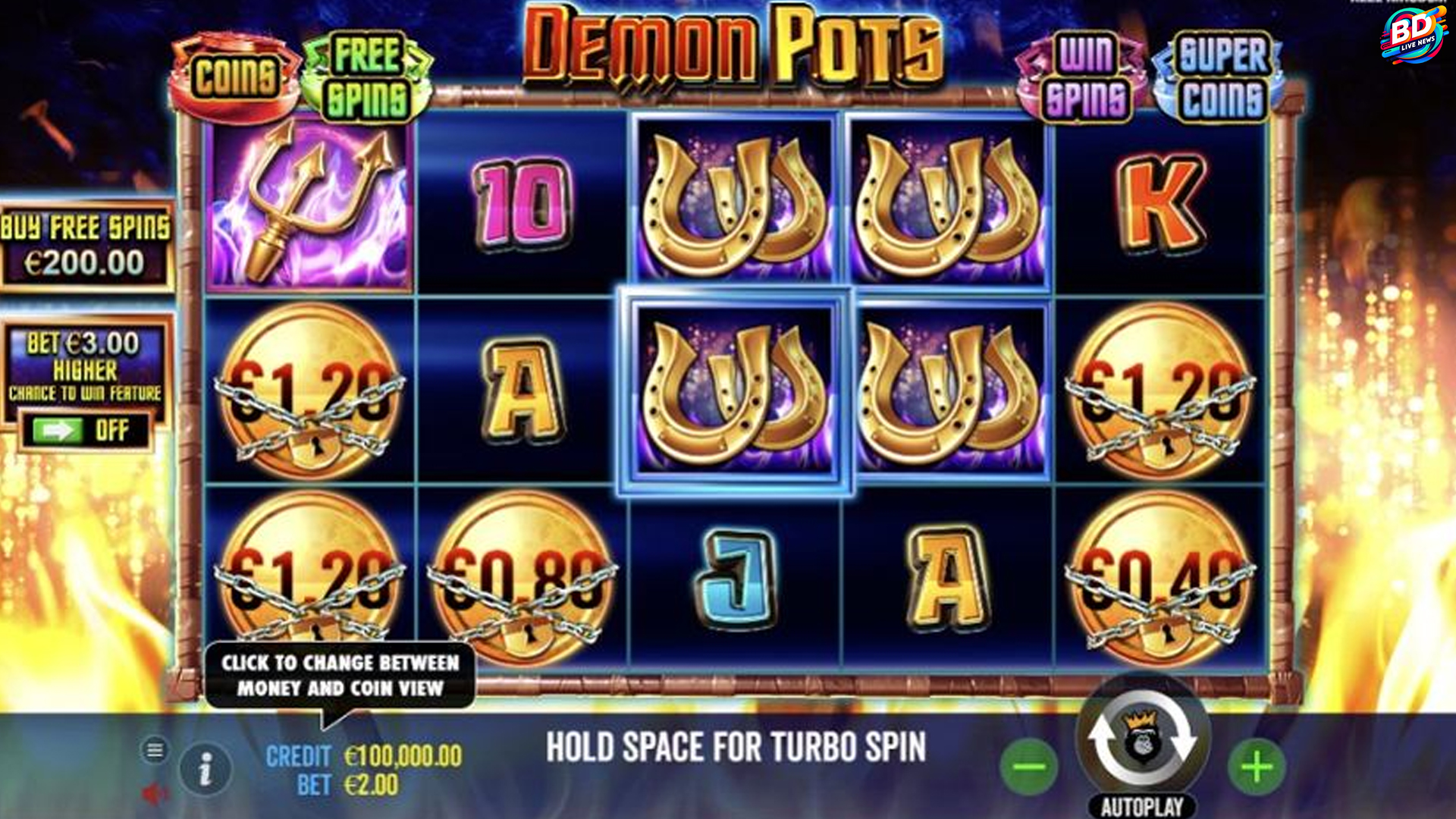
Task: Increase the bet with the plus button
Action: point(1257,767)
